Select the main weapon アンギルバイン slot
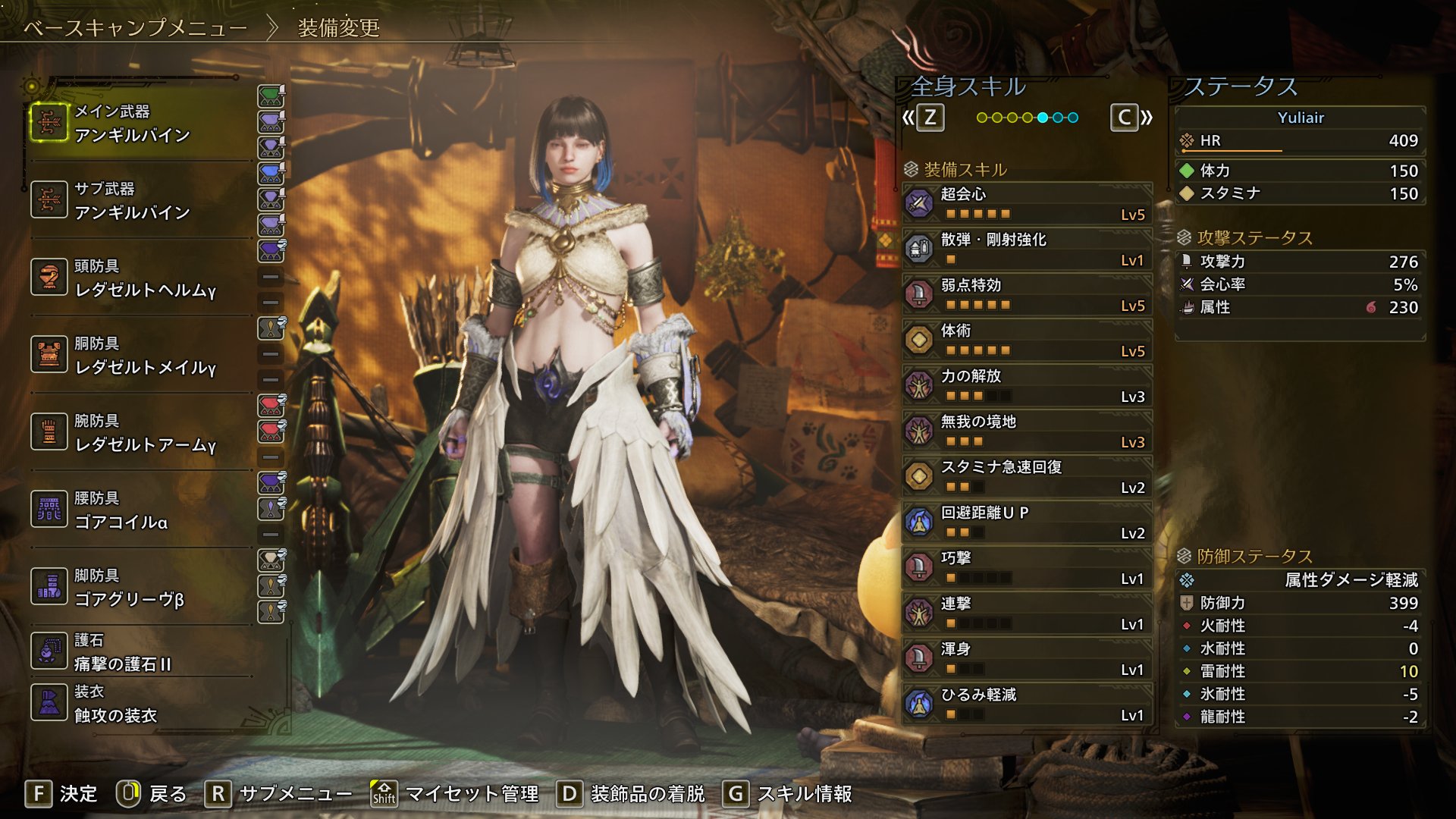1456x819 pixels. [x=140, y=124]
